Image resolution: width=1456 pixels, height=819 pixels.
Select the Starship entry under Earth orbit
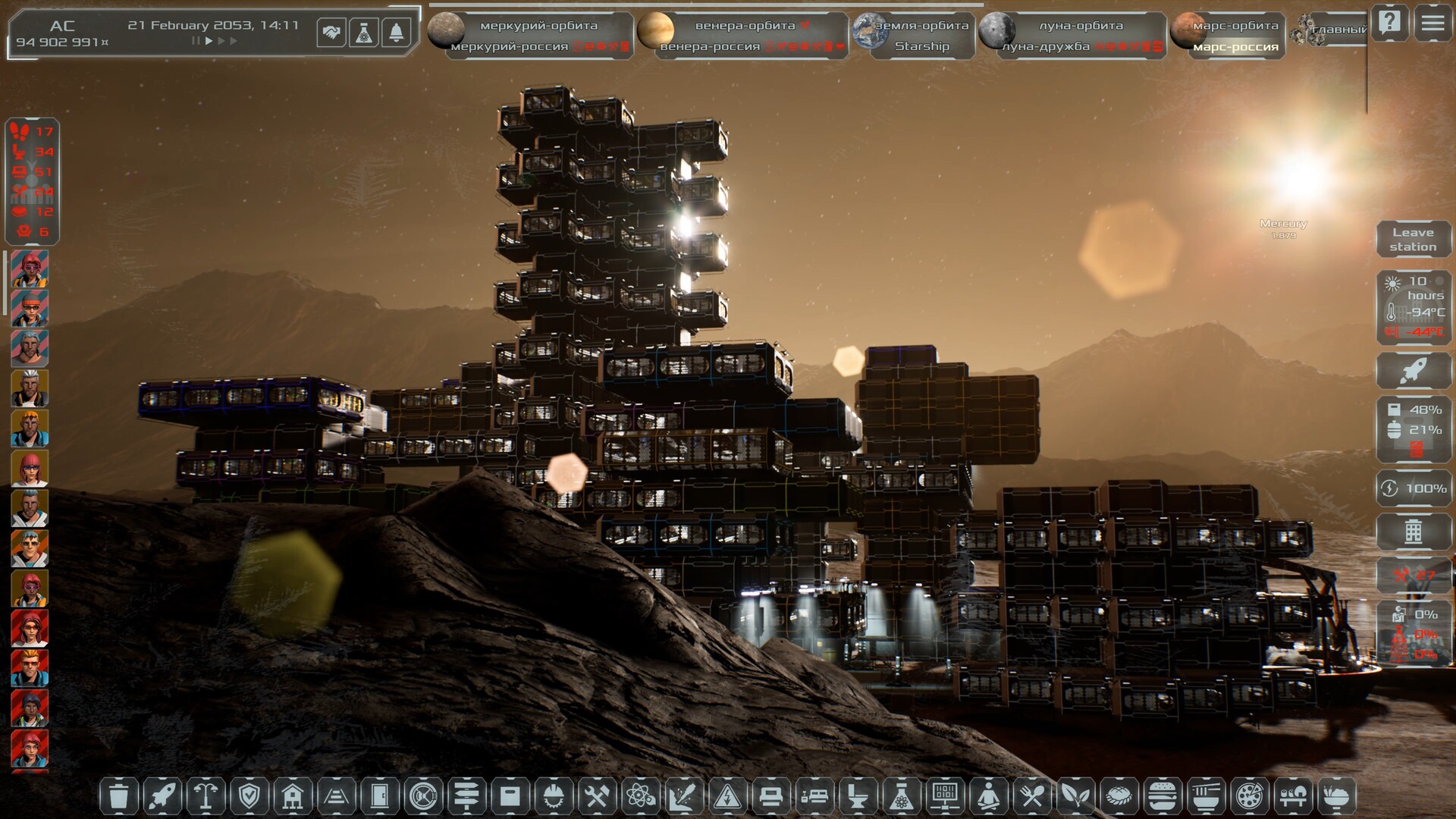coord(921,46)
